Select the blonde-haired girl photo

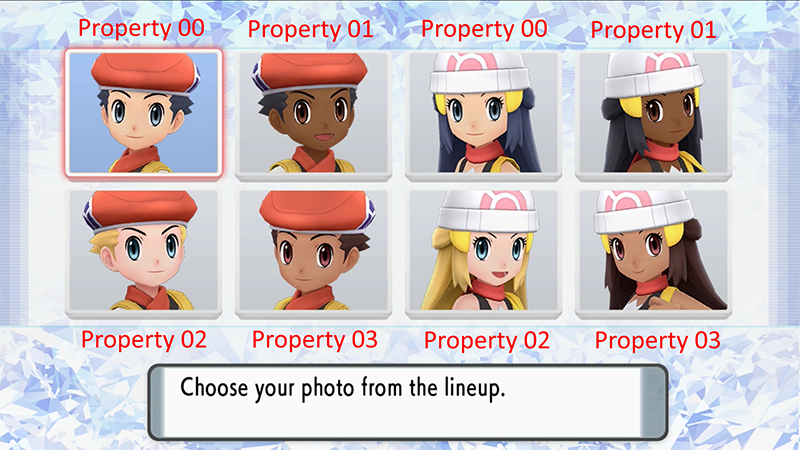coord(484,250)
